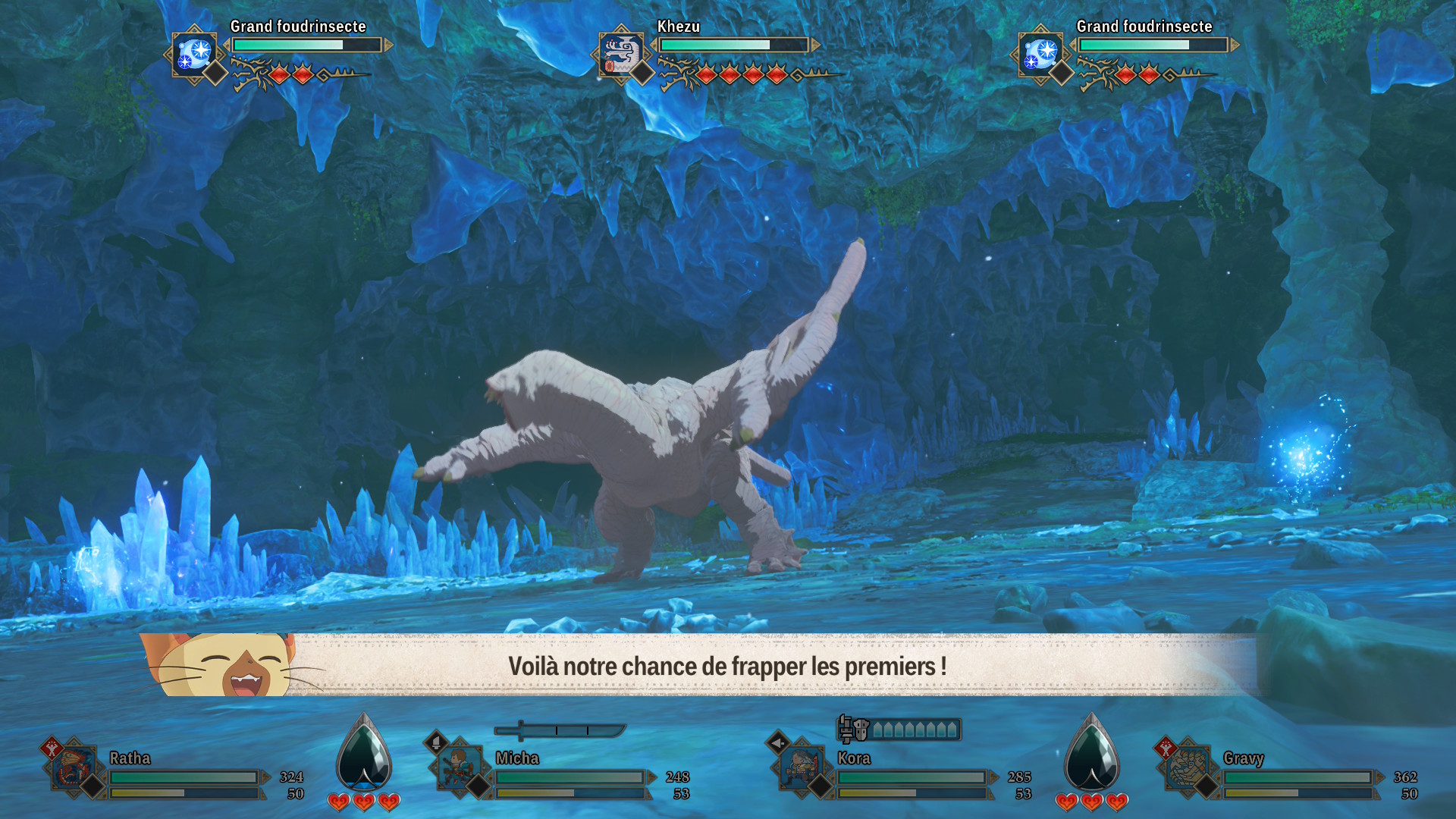
Task: Click Ratha's monstie portrait
Action: click(x=74, y=767)
